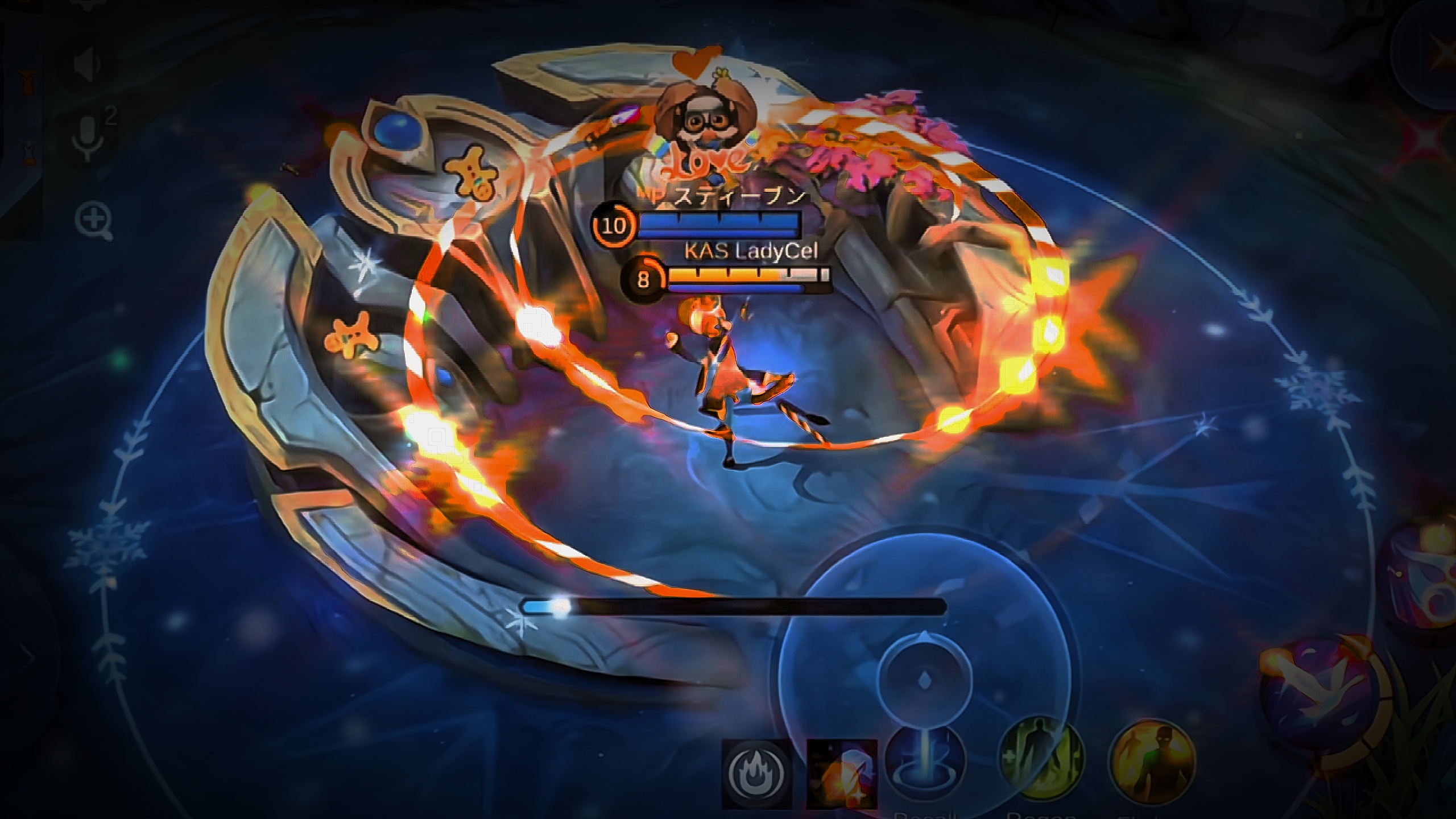Use the green Regen ability
The image size is (1456, 819).
click(x=1043, y=759)
